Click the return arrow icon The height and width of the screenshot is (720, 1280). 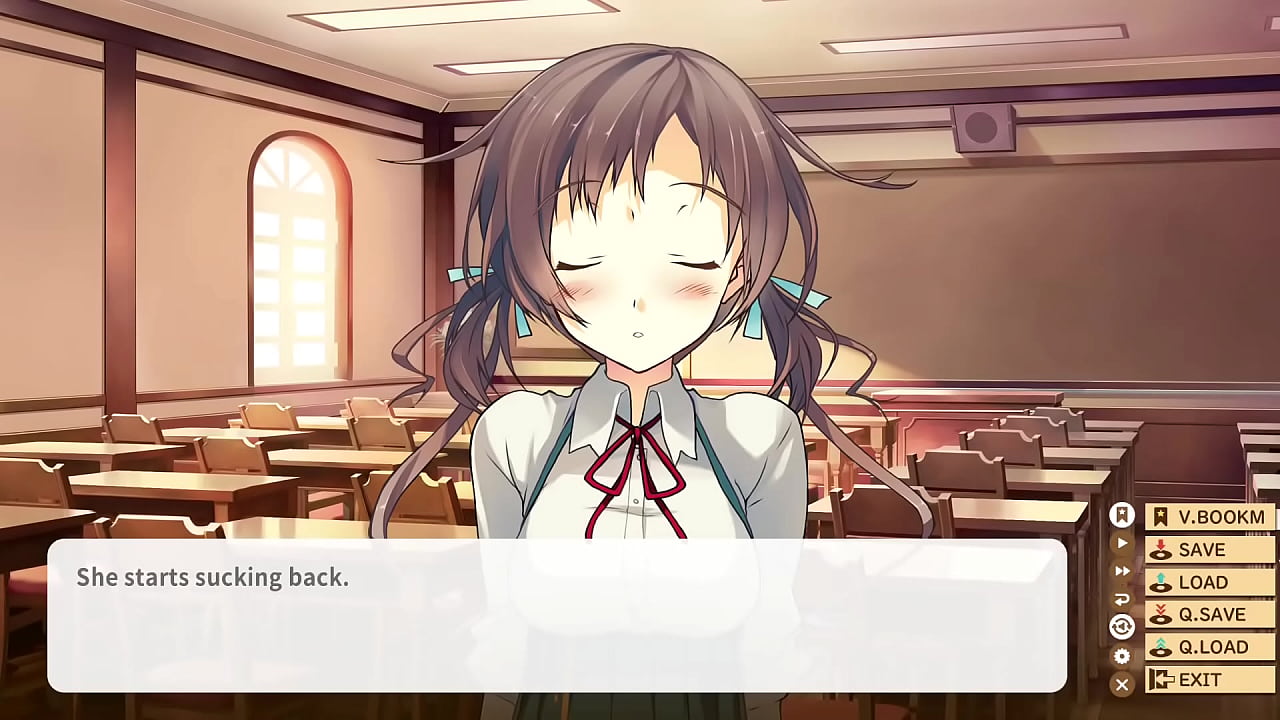[x=1122, y=599]
